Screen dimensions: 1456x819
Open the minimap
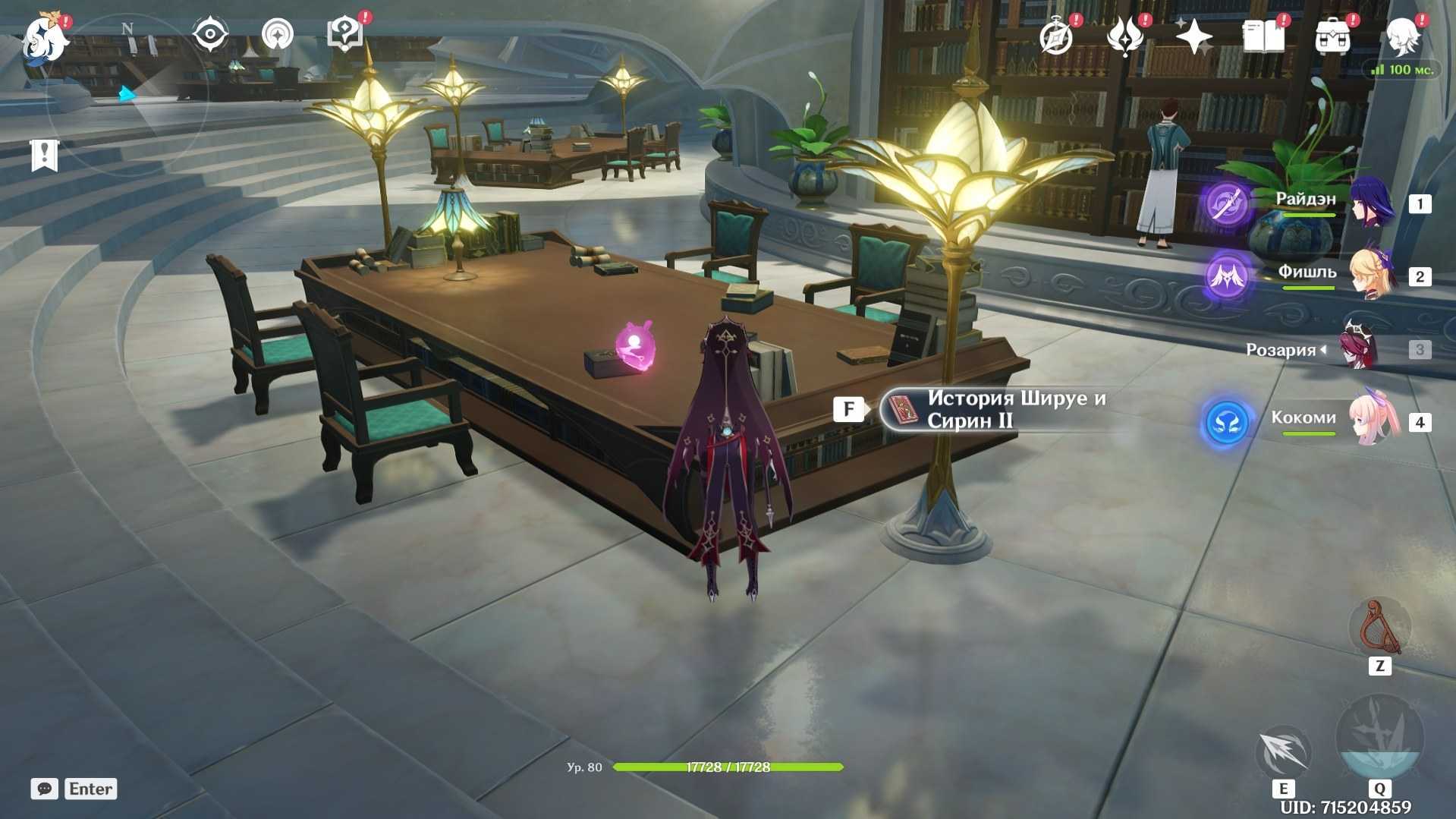127,91
